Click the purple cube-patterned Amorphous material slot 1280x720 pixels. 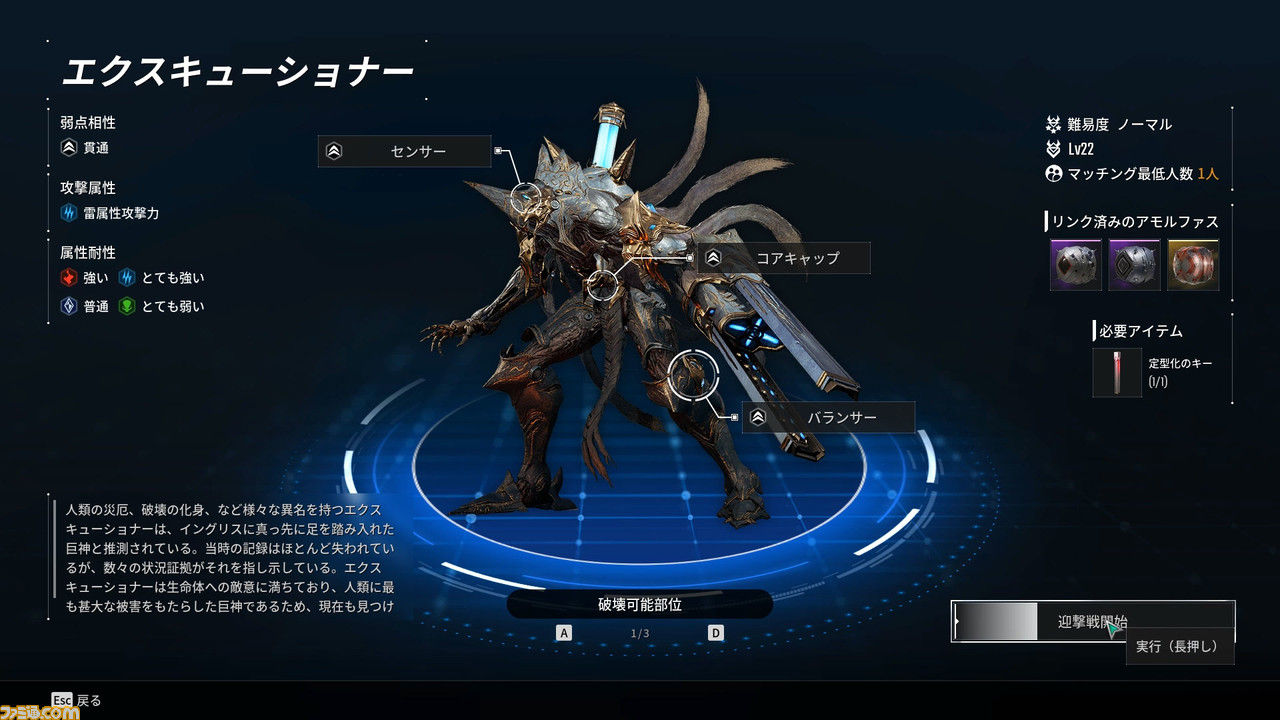[1135, 265]
